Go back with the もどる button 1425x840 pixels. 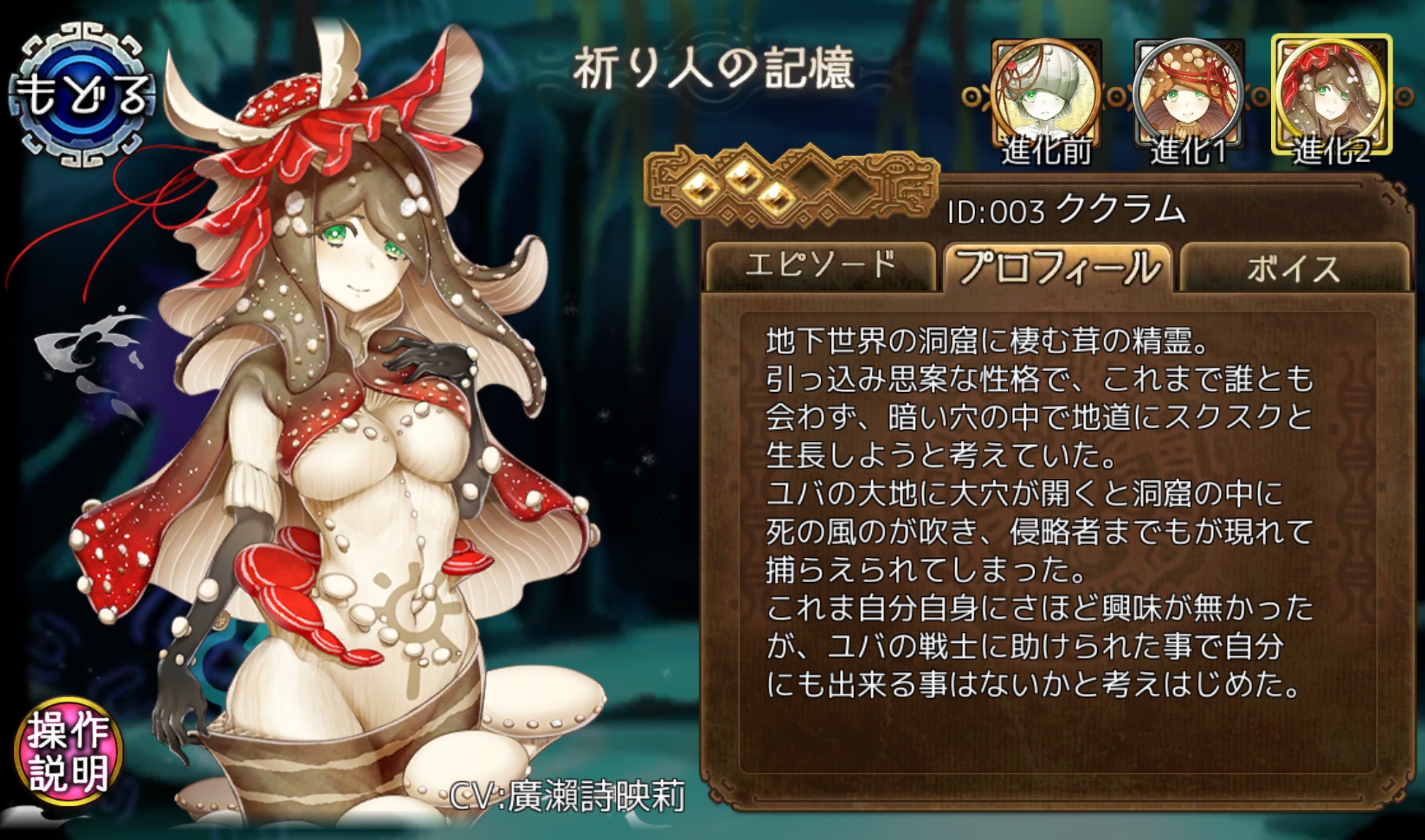coord(83,95)
